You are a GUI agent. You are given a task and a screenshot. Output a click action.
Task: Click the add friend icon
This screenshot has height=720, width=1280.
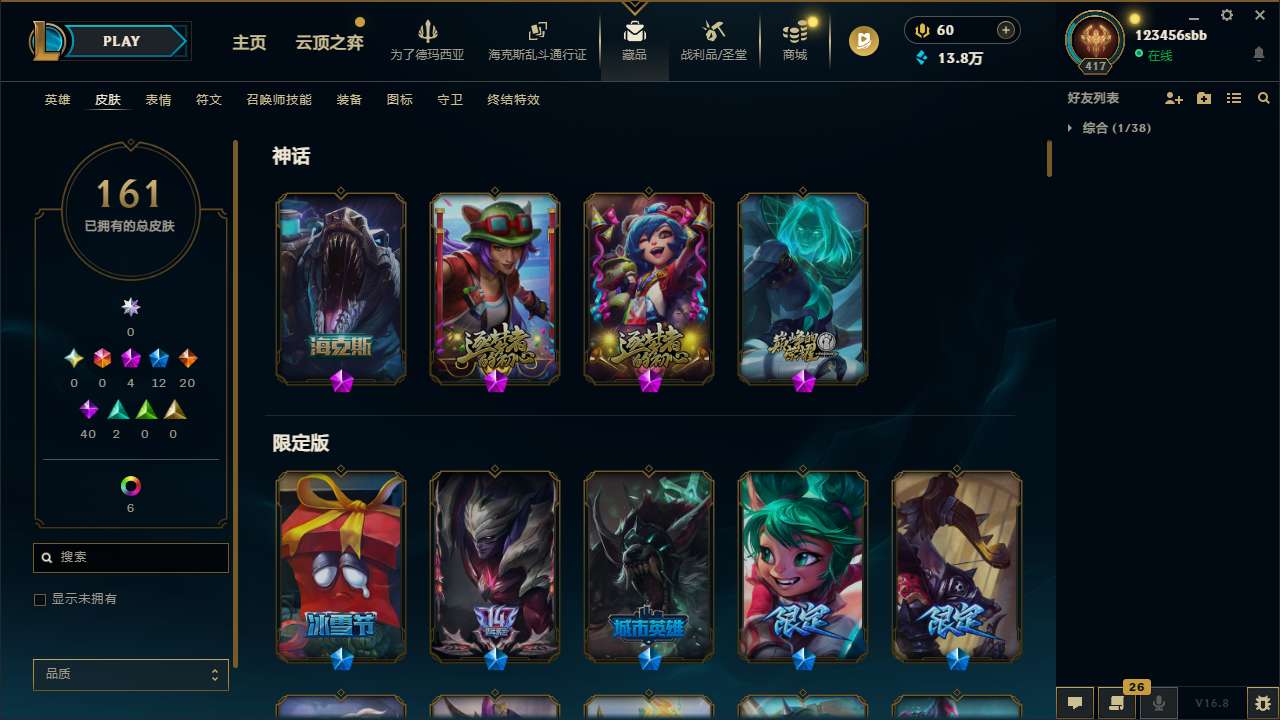click(x=1173, y=98)
